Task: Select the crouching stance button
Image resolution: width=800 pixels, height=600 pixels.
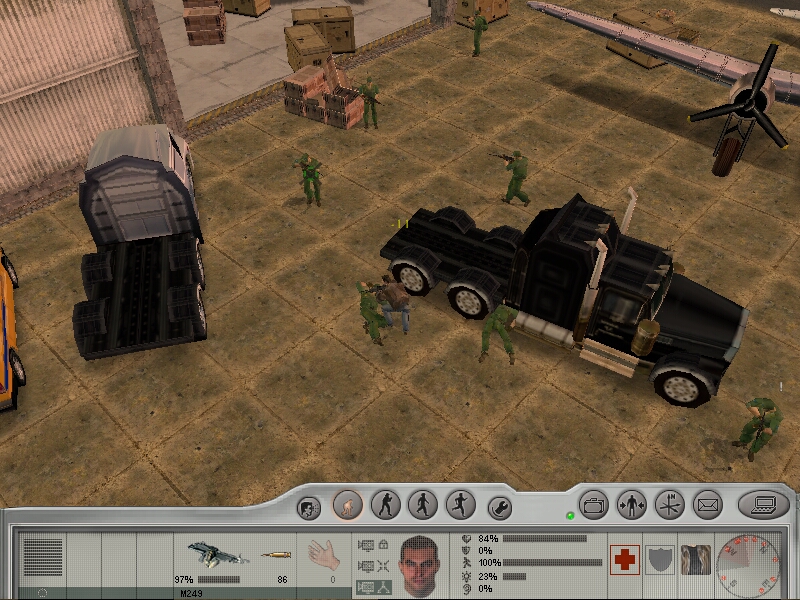Action: [348, 505]
